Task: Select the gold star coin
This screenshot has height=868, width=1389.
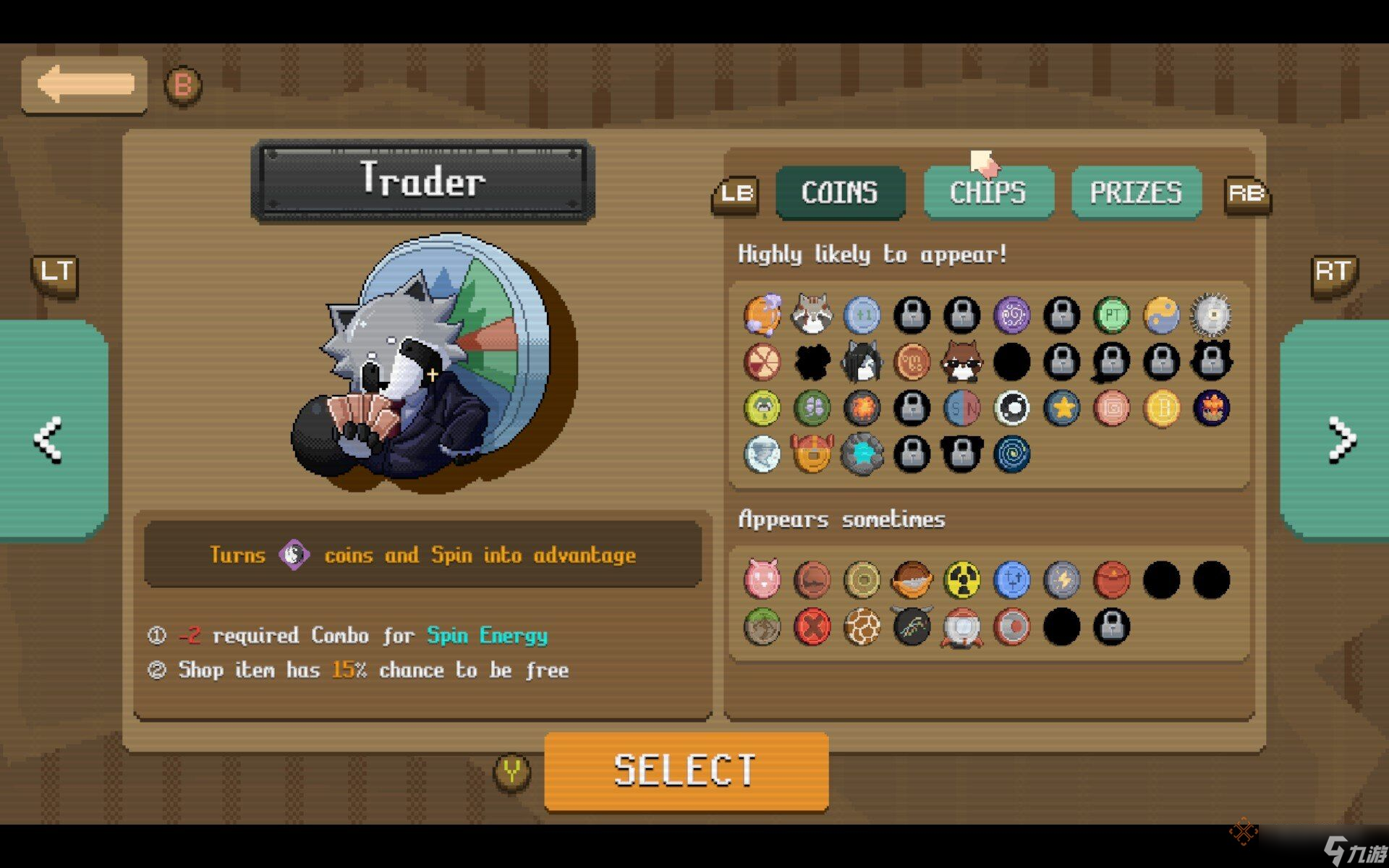Action: 1061,408
